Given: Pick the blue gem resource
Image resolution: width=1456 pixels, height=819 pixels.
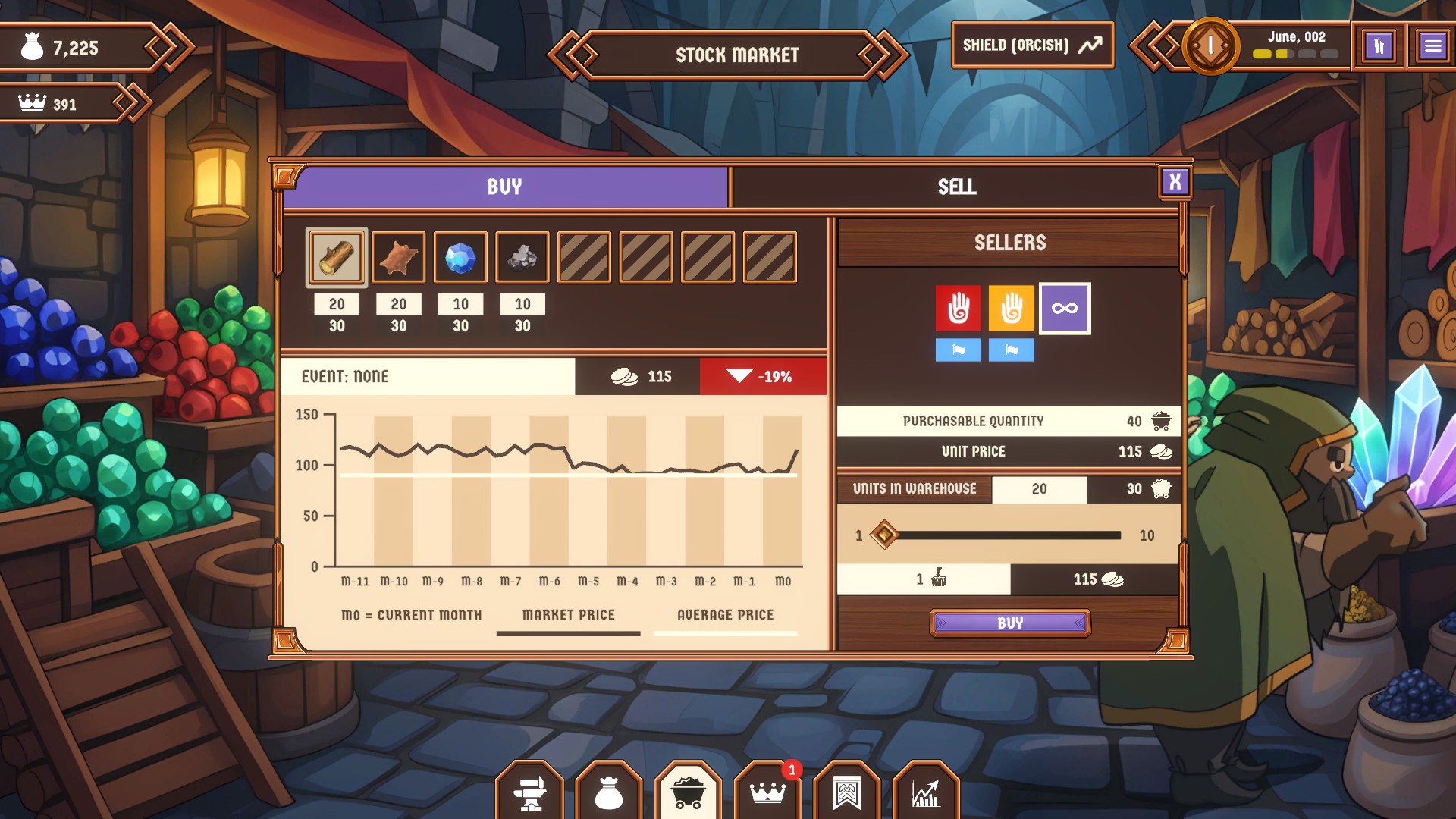Looking at the screenshot, I should [460, 258].
